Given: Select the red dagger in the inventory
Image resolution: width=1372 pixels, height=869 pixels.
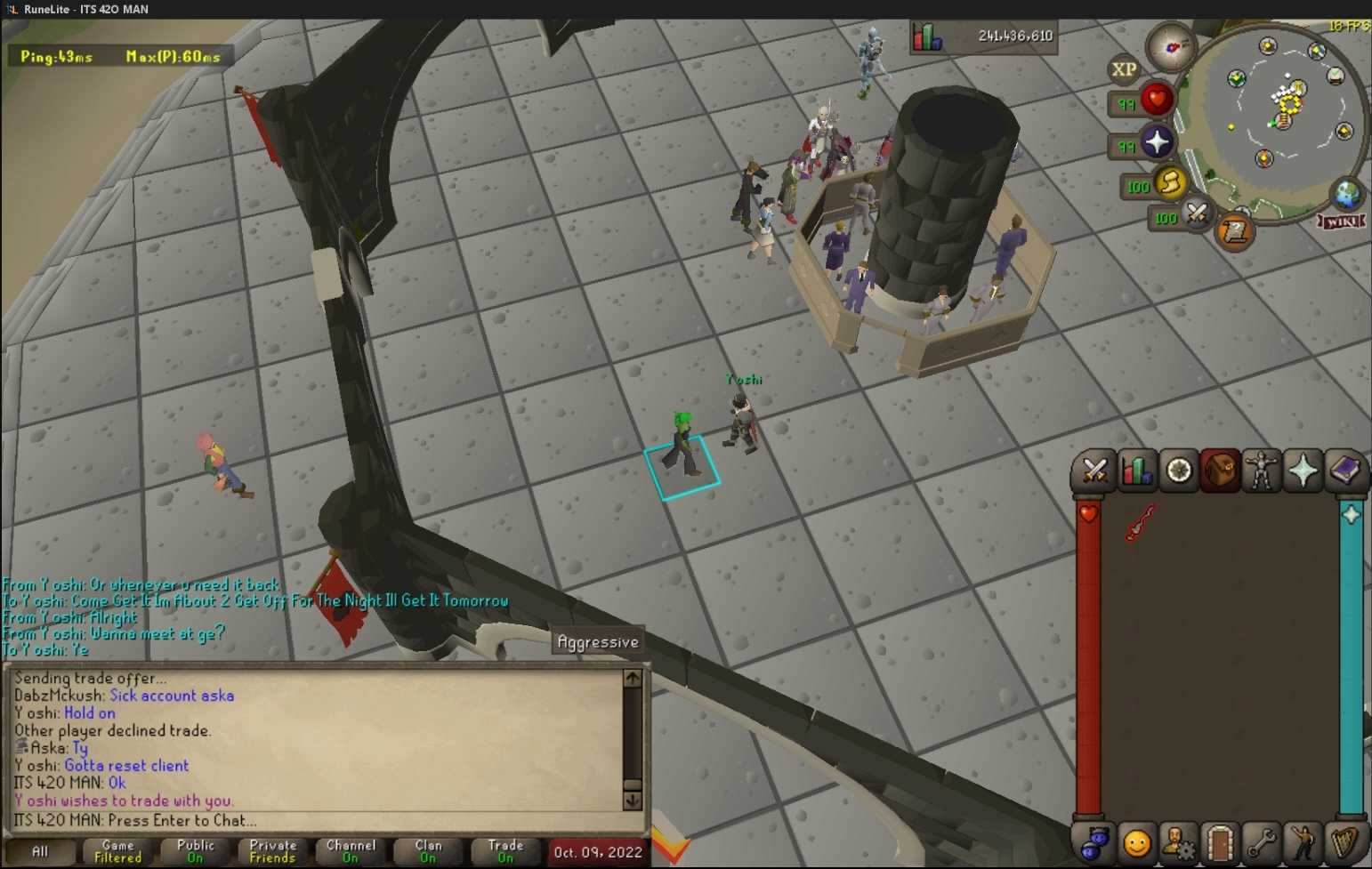Looking at the screenshot, I should [x=1140, y=522].
